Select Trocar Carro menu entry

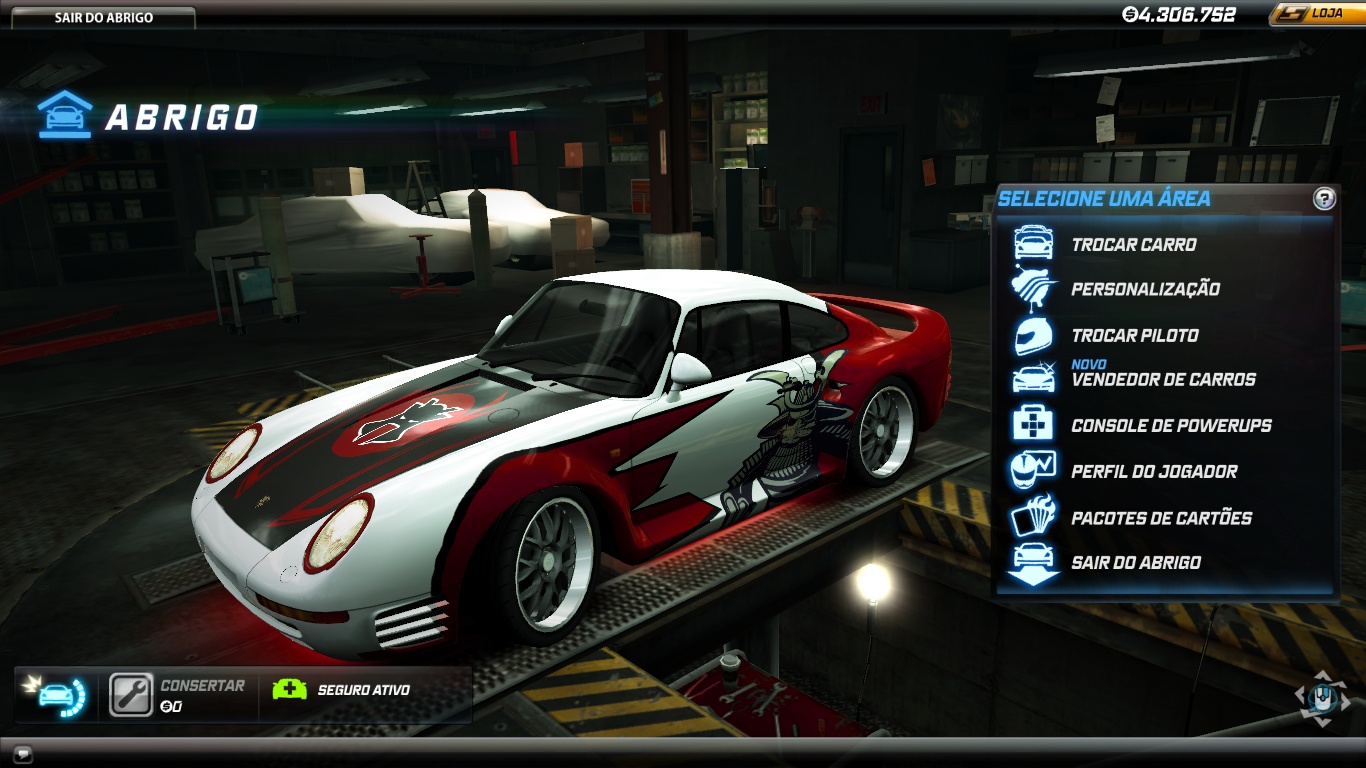point(1133,245)
